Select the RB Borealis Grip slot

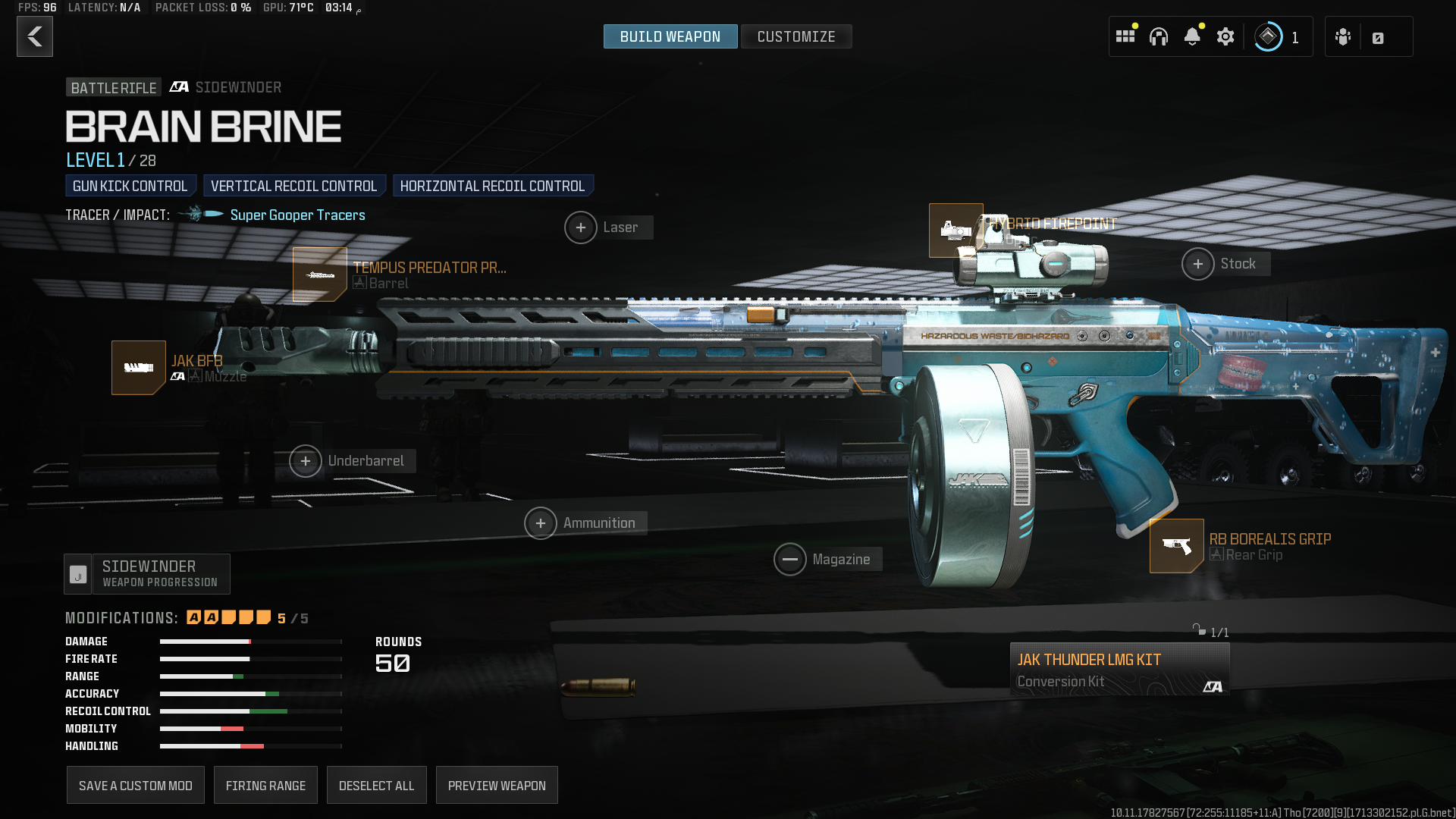click(x=1176, y=546)
